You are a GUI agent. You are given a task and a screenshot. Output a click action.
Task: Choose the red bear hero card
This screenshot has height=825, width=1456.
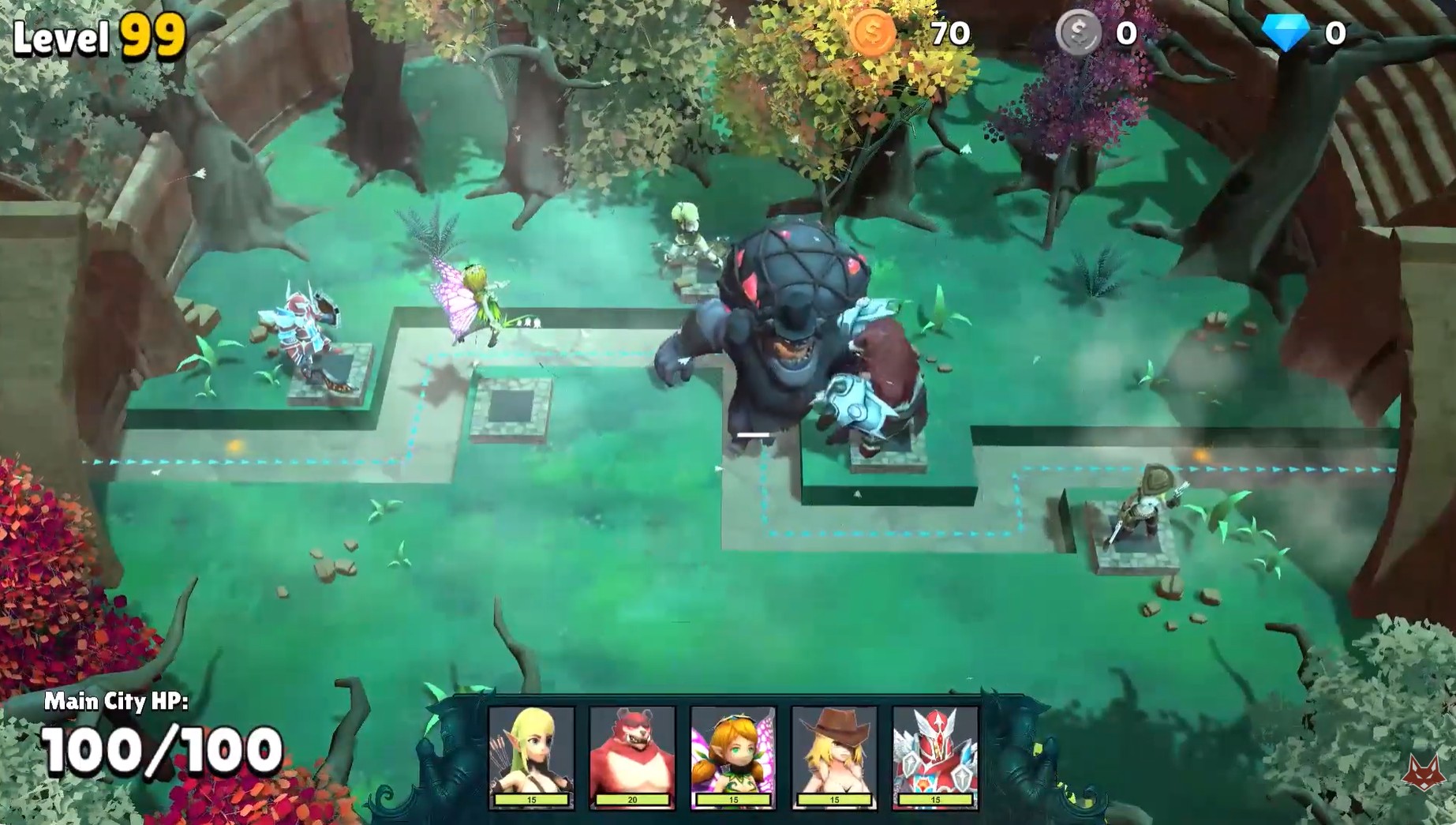[632, 756]
